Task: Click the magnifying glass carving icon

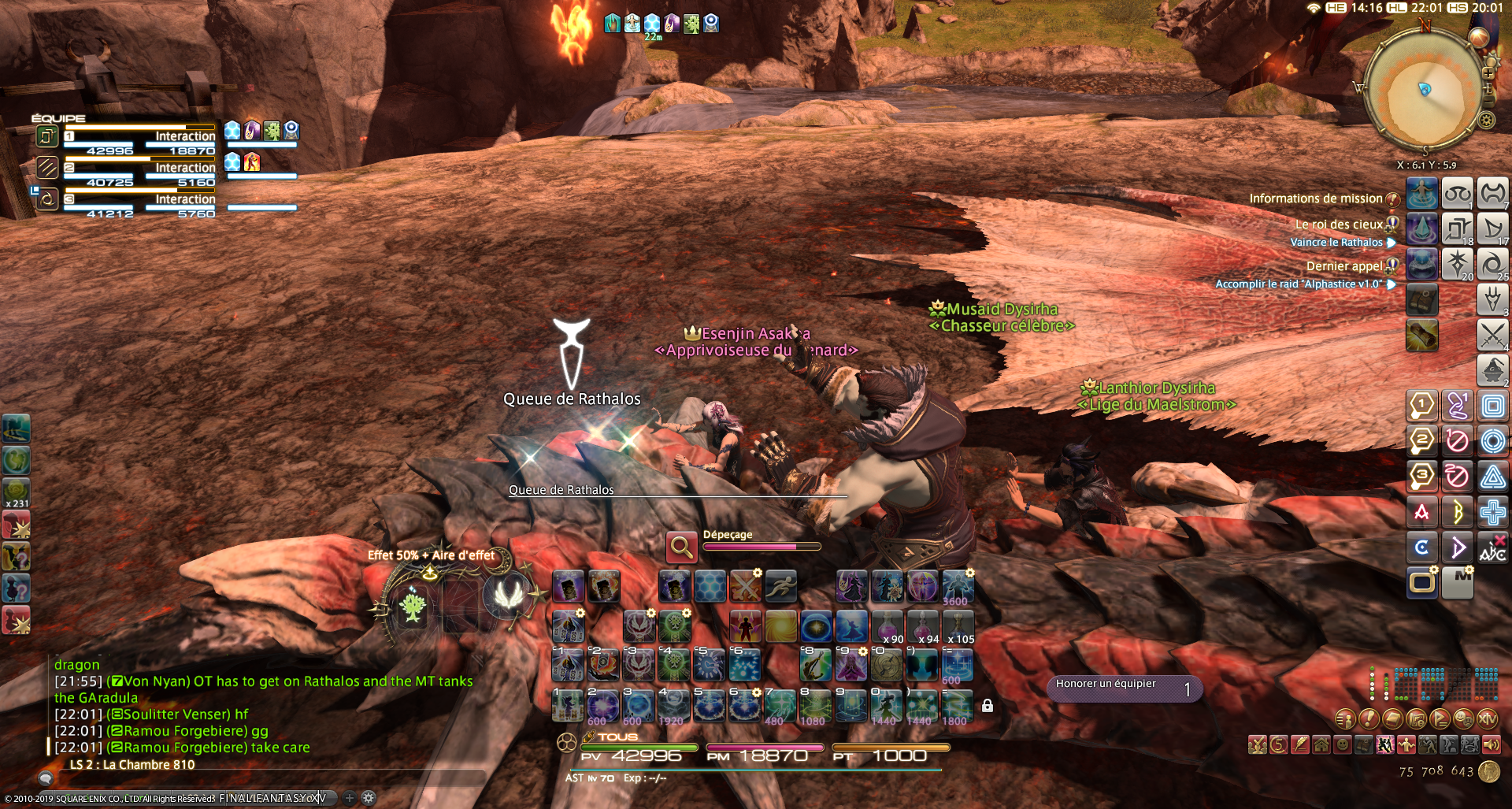Action: pyautogui.click(x=682, y=547)
